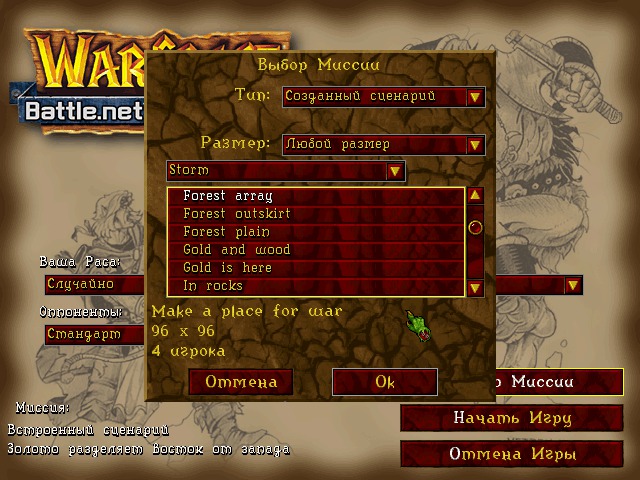640x480 pixels.
Task: Confirm the mission with Ok
Action: 385,382
